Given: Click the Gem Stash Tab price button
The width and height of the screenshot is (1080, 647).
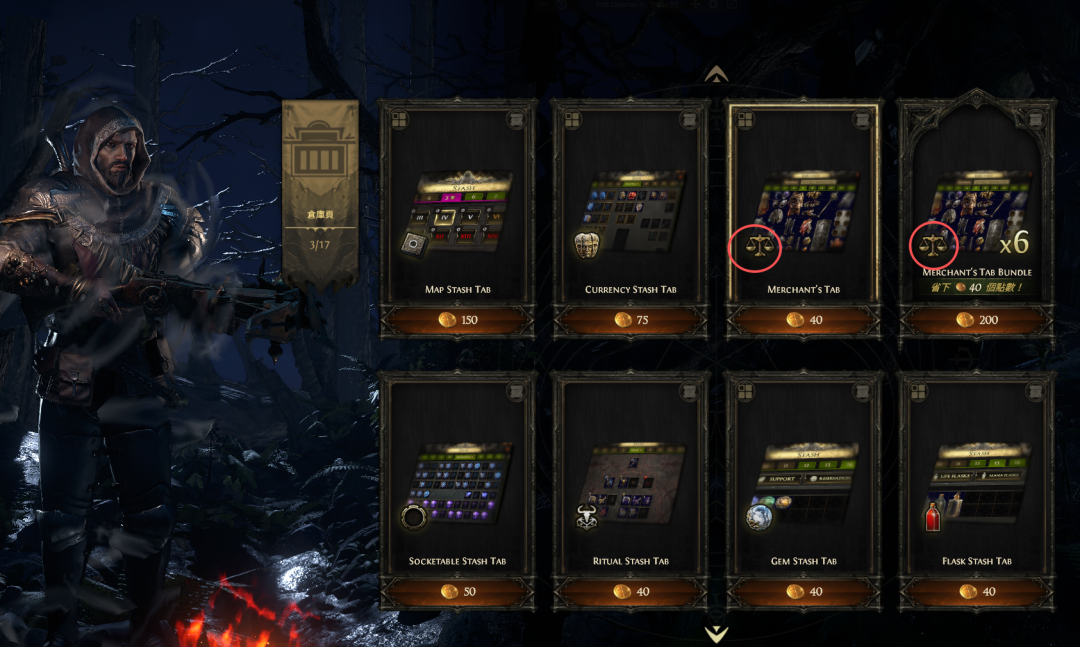Looking at the screenshot, I should coord(803,592).
